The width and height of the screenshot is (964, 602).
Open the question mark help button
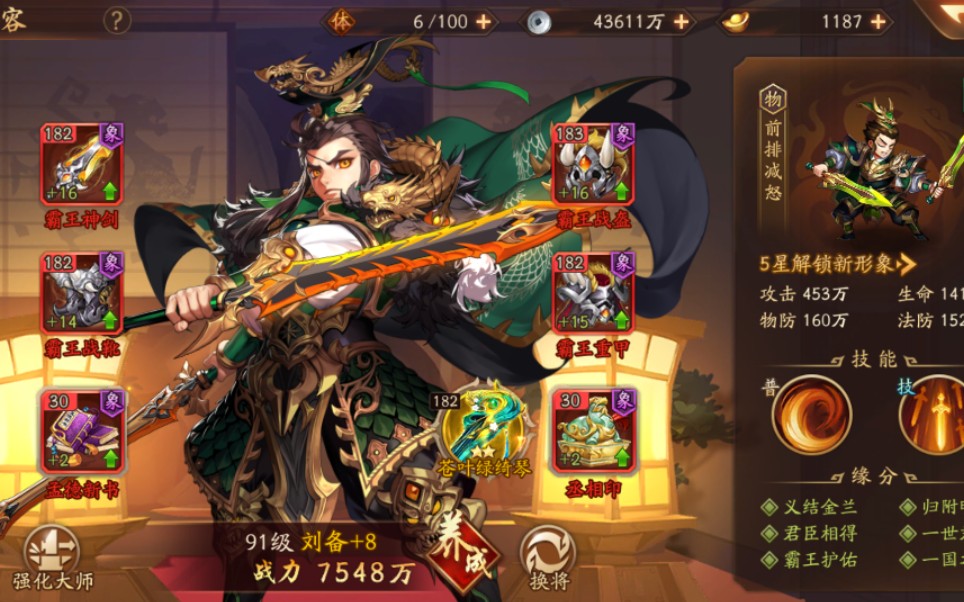click(118, 20)
